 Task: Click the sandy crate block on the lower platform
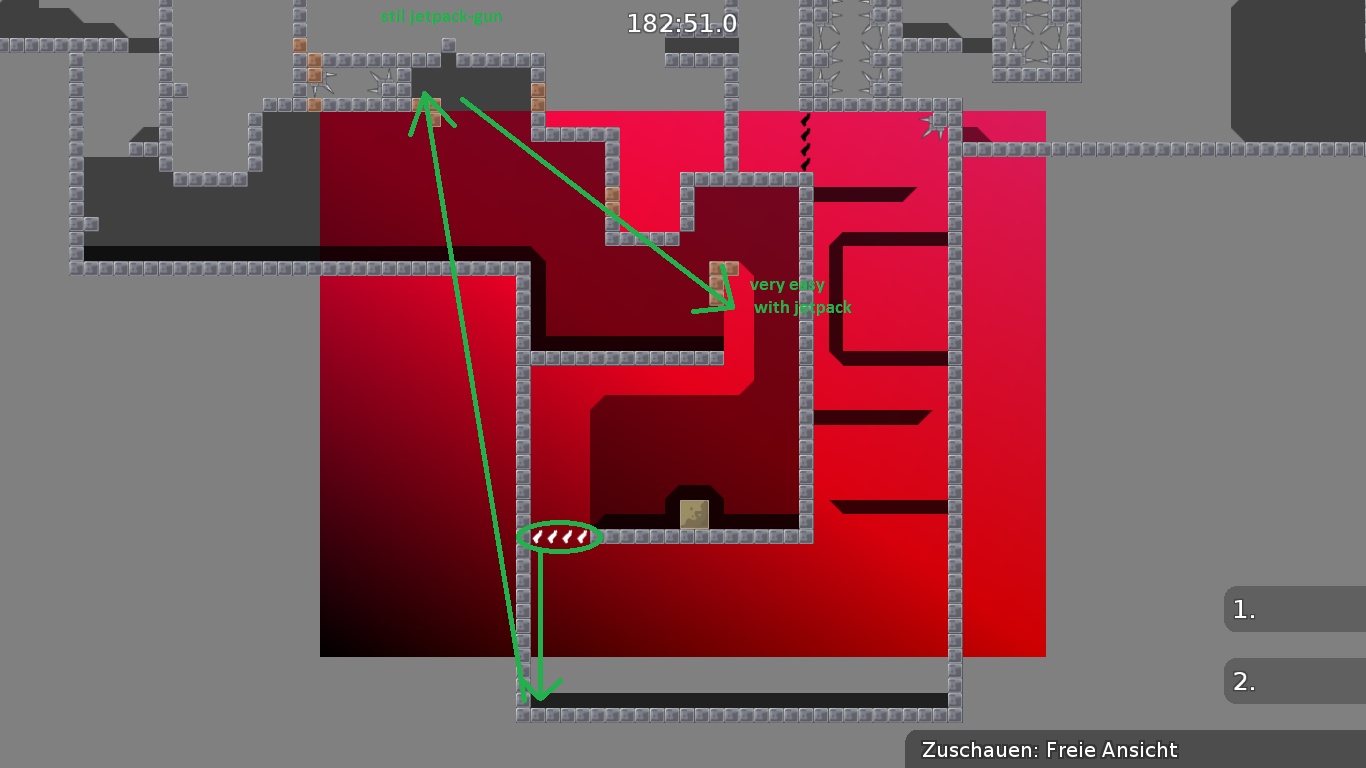click(693, 515)
